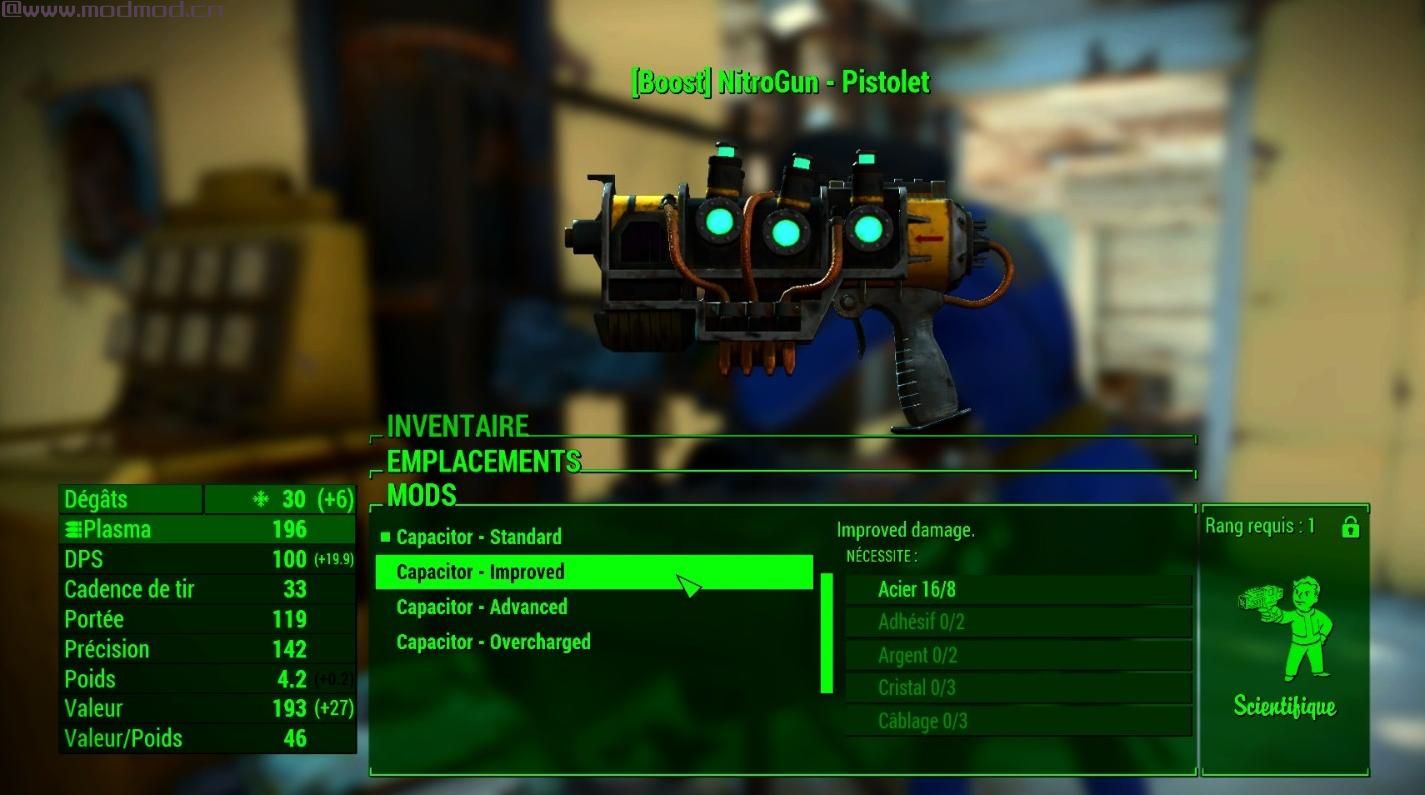The width and height of the screenshot is (1425, 795).
Task: Select the Adhésif 0/2 requirement row
Action: tap(1018, 622)
